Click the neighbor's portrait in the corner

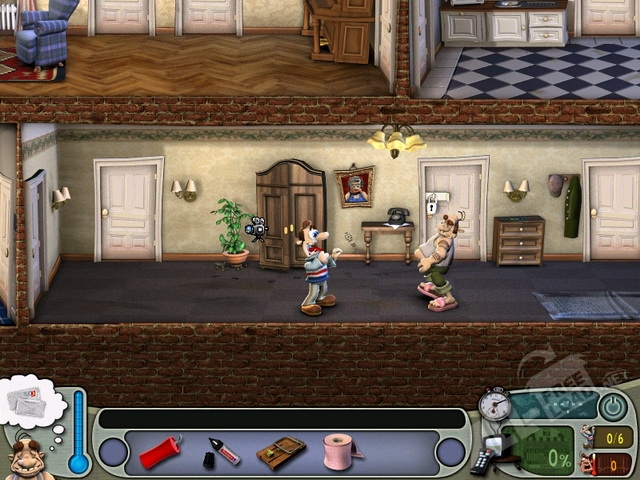point(28,460)
